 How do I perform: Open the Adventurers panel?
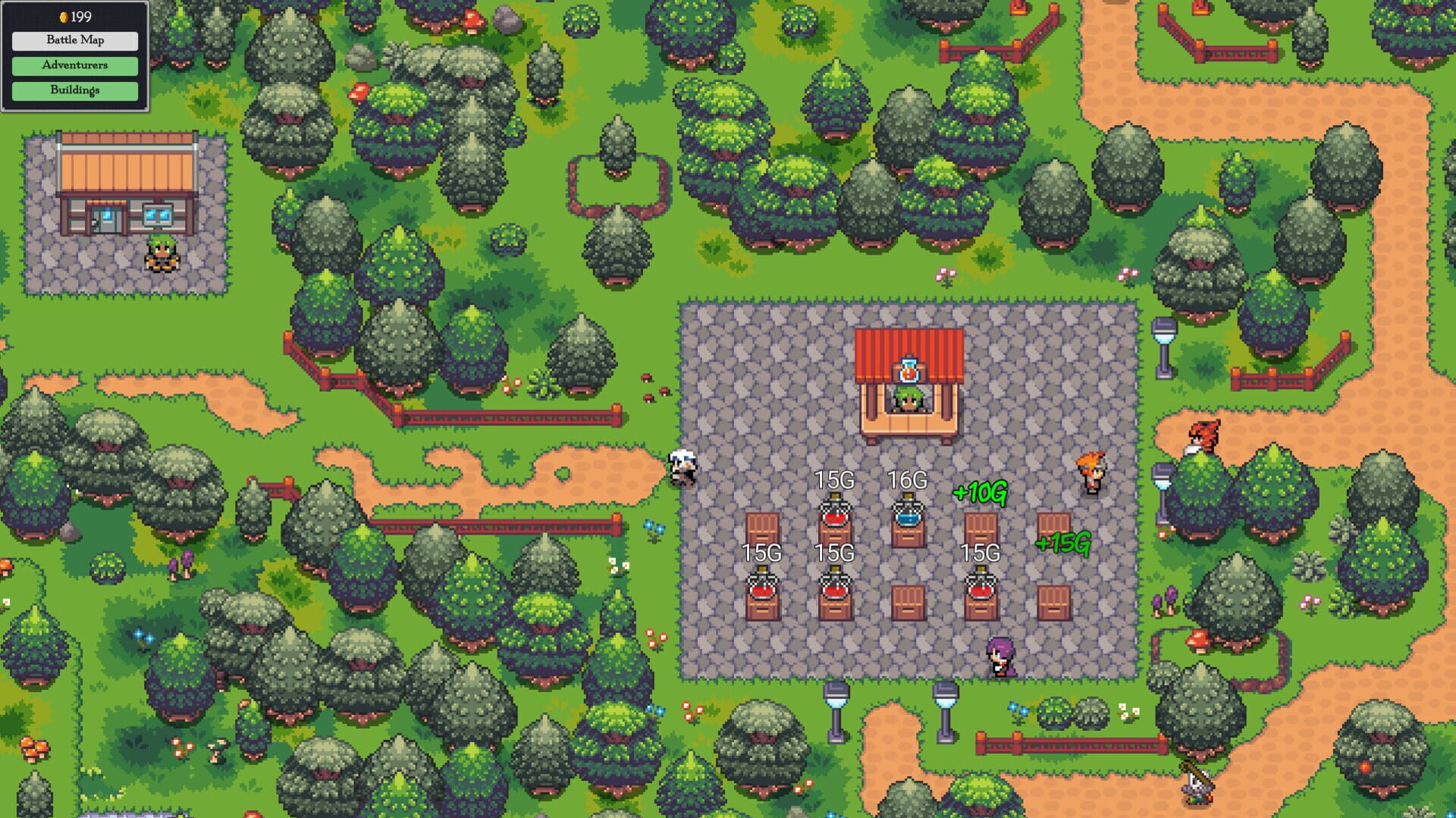tap(76, 66)
